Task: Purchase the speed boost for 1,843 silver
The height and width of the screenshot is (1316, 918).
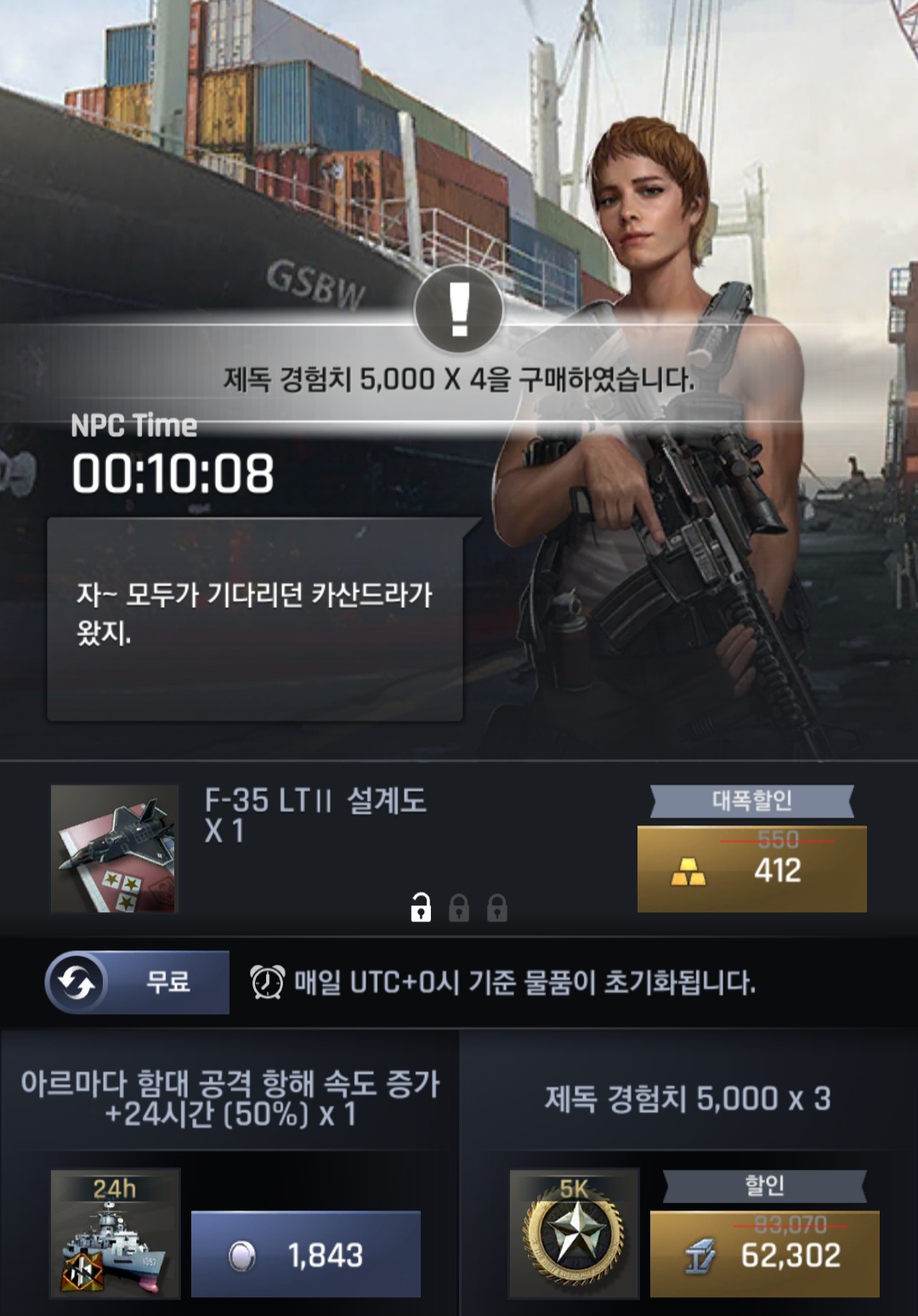Action: [305, 1254]
